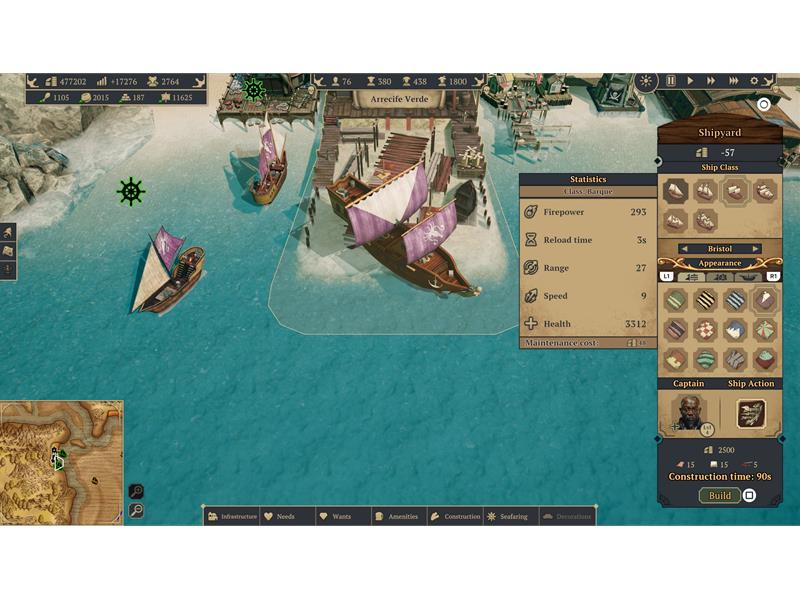Select previous ship with left arrow beside Bristol
The image size is (800, 600).
coord(682,249)
